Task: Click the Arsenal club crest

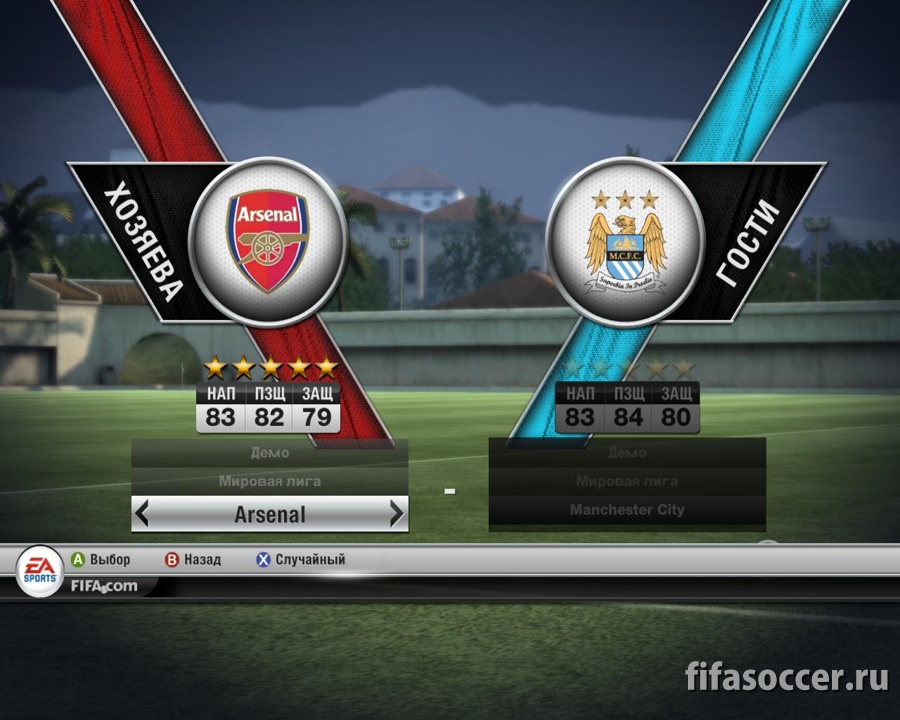Action: coord(268,240)
